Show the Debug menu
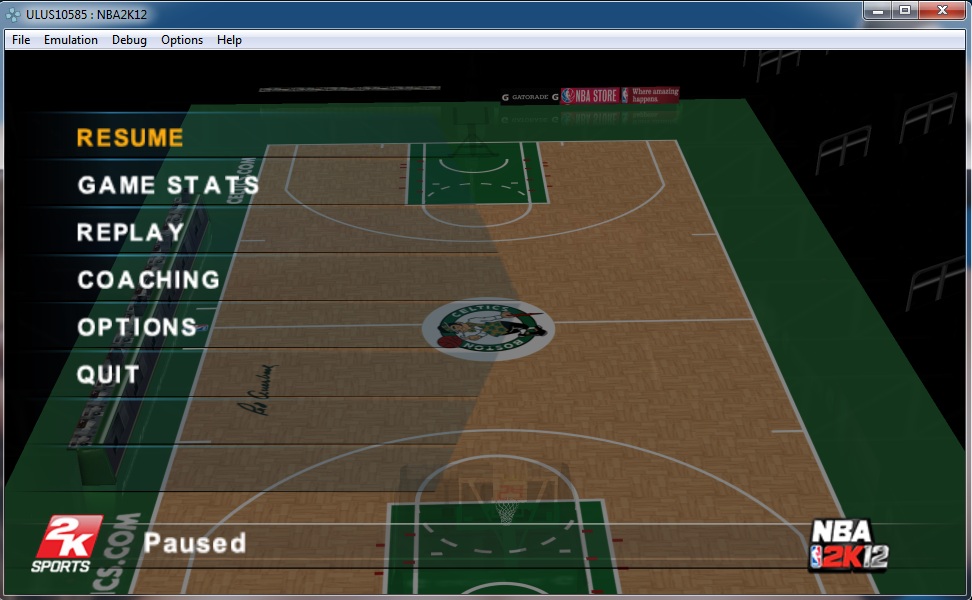This screenshot has width=972, height=600. coord(129,40)
